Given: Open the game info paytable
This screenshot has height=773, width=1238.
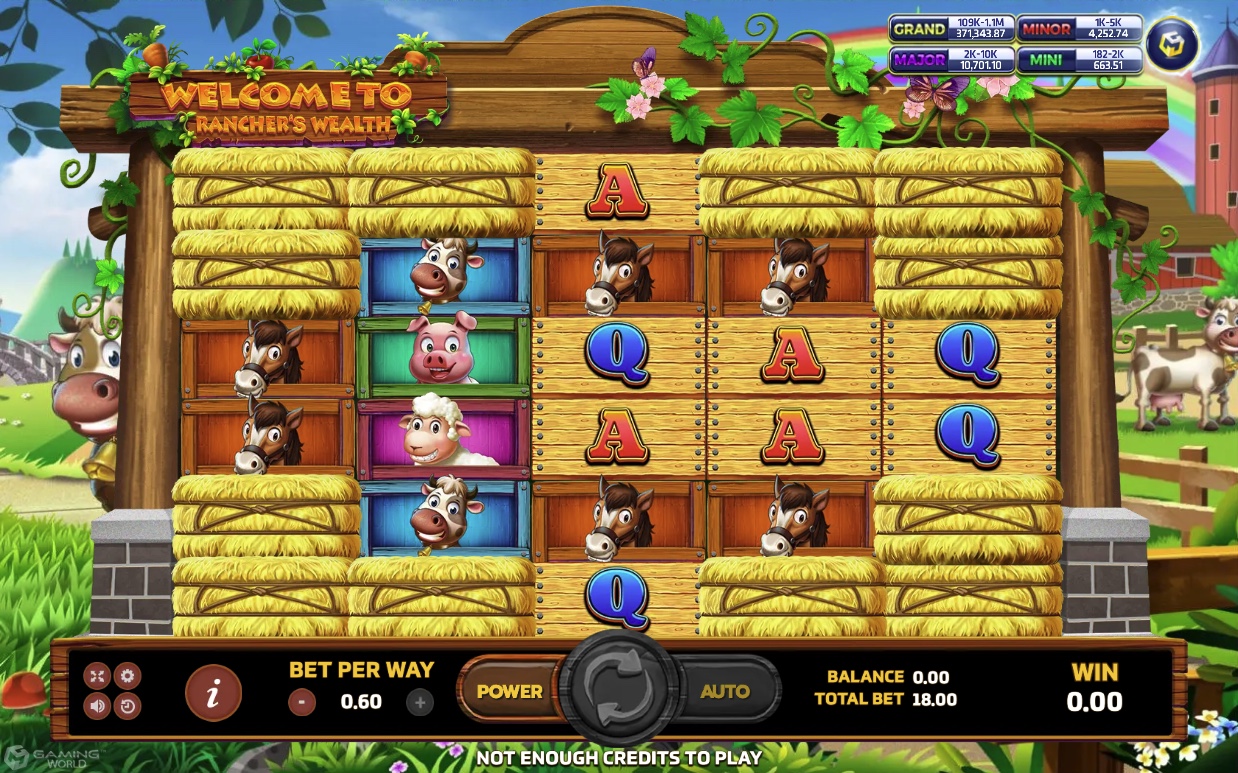Looking at the screenshot, I should (x=213, y=692).
